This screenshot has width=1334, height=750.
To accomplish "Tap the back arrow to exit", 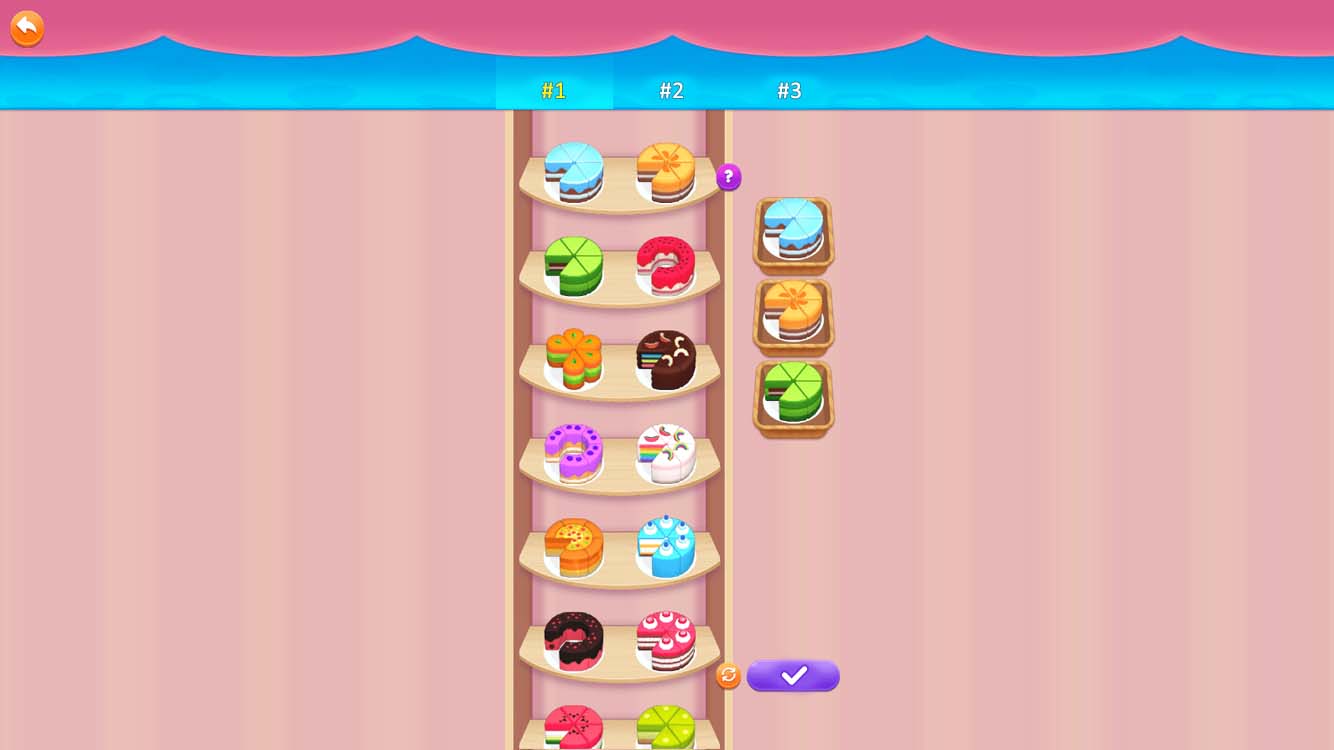I will pyautogui.click(x=26, y=28).
